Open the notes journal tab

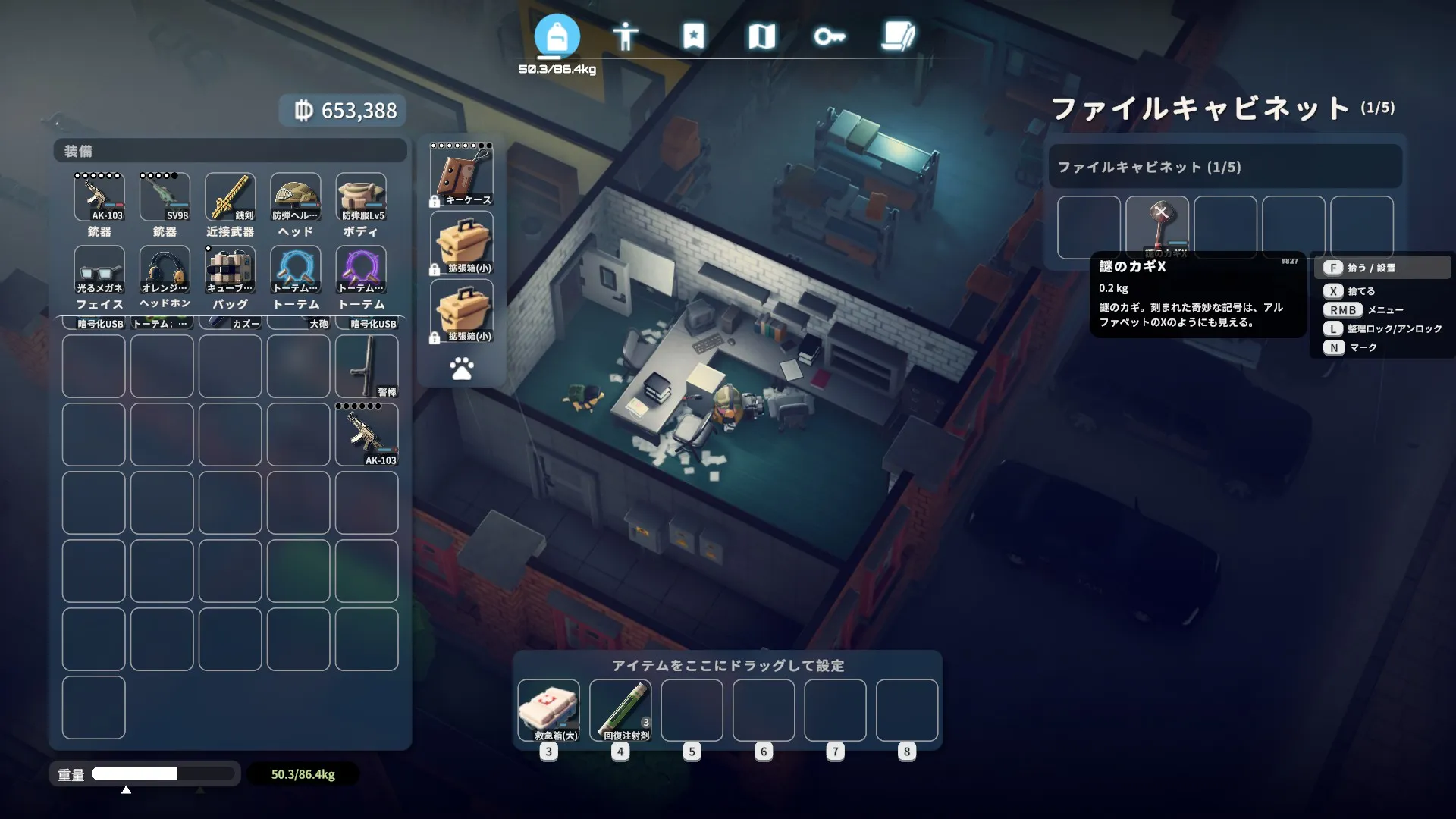pyautogui.click(x=899, y=36)
